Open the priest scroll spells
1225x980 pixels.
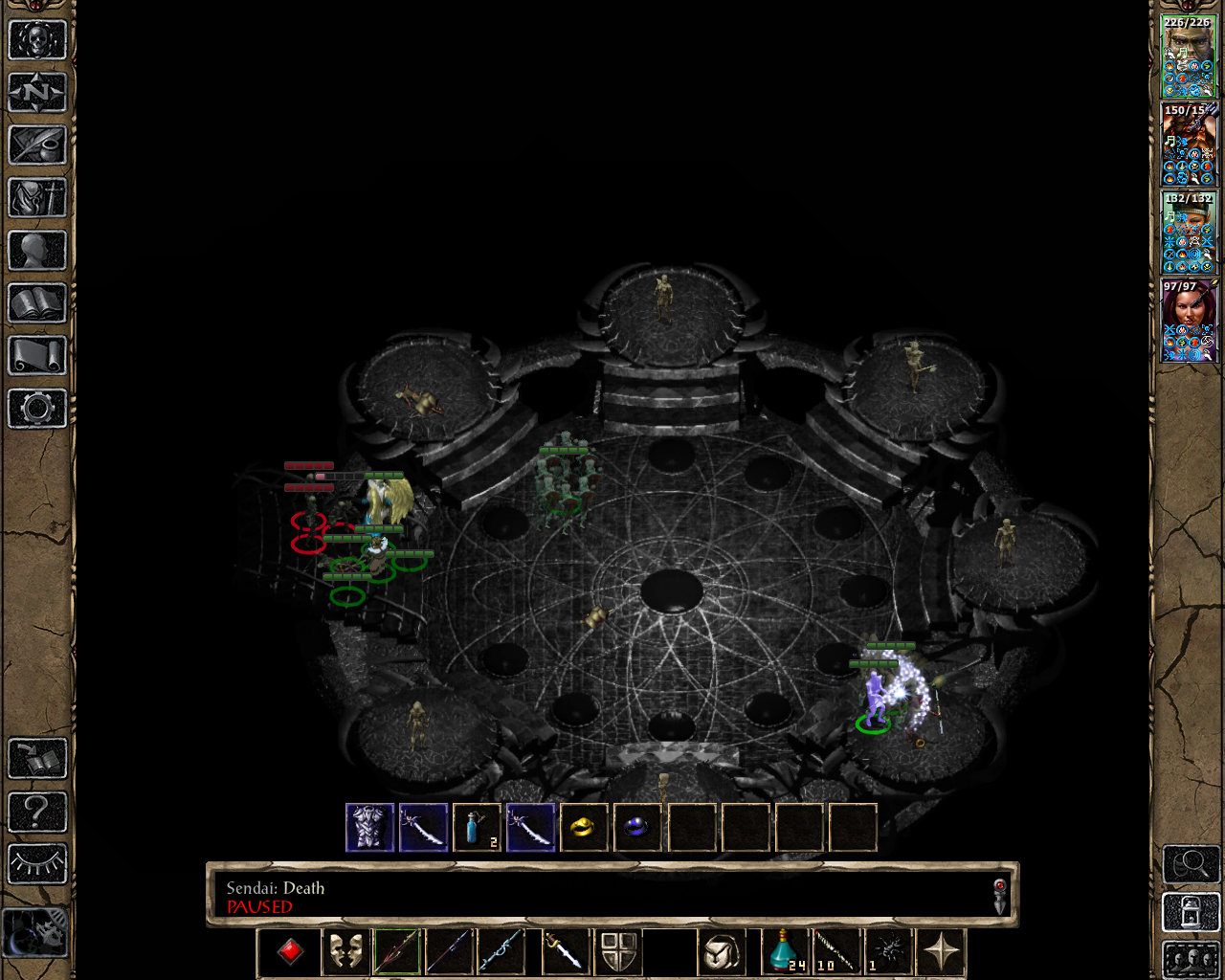pos(36,356)
